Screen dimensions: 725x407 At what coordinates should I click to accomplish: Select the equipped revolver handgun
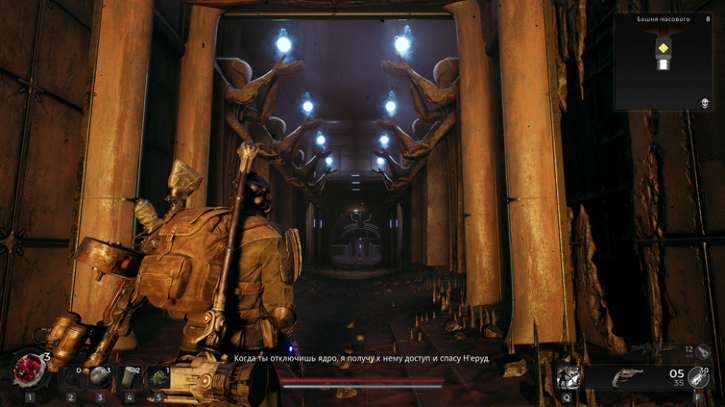coord(628,377)
